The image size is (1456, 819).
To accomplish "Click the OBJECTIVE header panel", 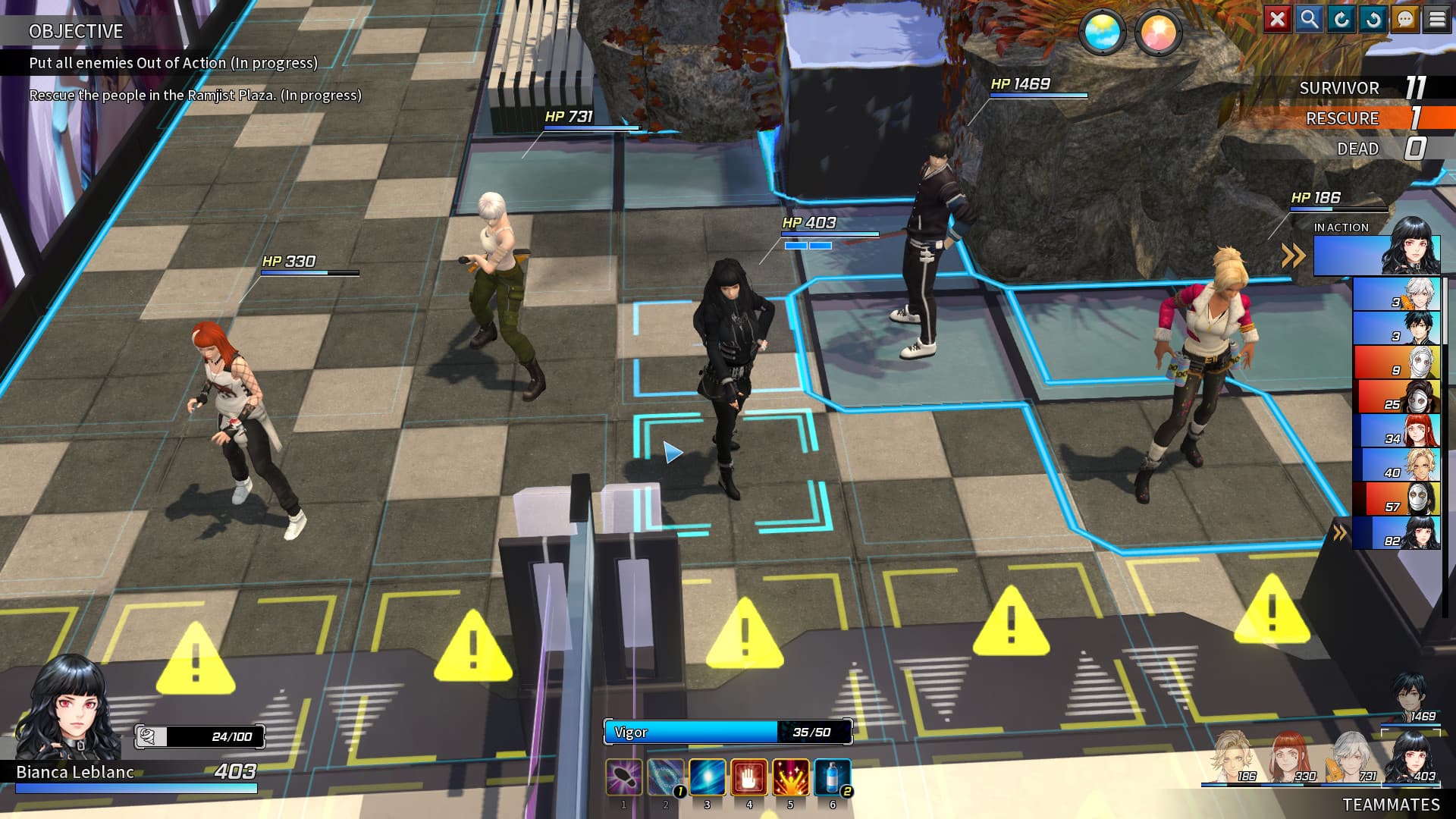I will pyautogui.click(x=76, y=32).
